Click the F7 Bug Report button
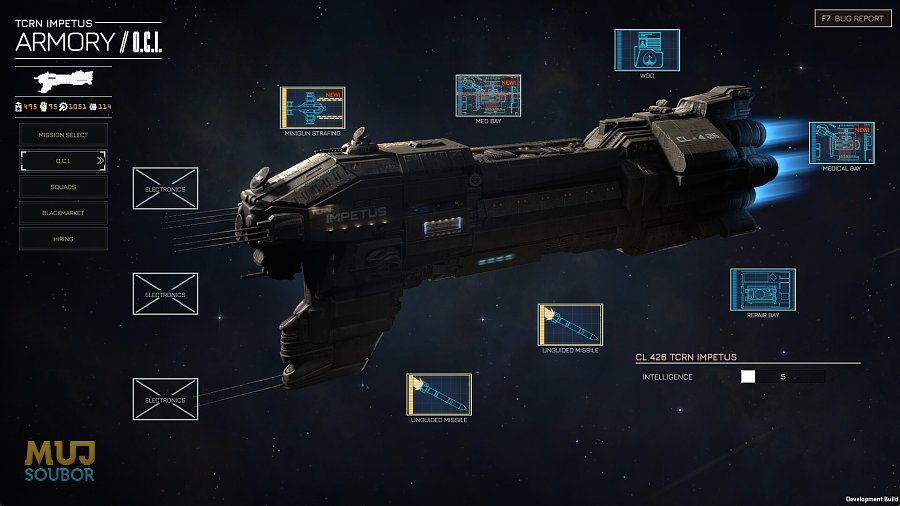Image resolution: width=900 pixels, height=506 pixels. click(x=853, y=18)
